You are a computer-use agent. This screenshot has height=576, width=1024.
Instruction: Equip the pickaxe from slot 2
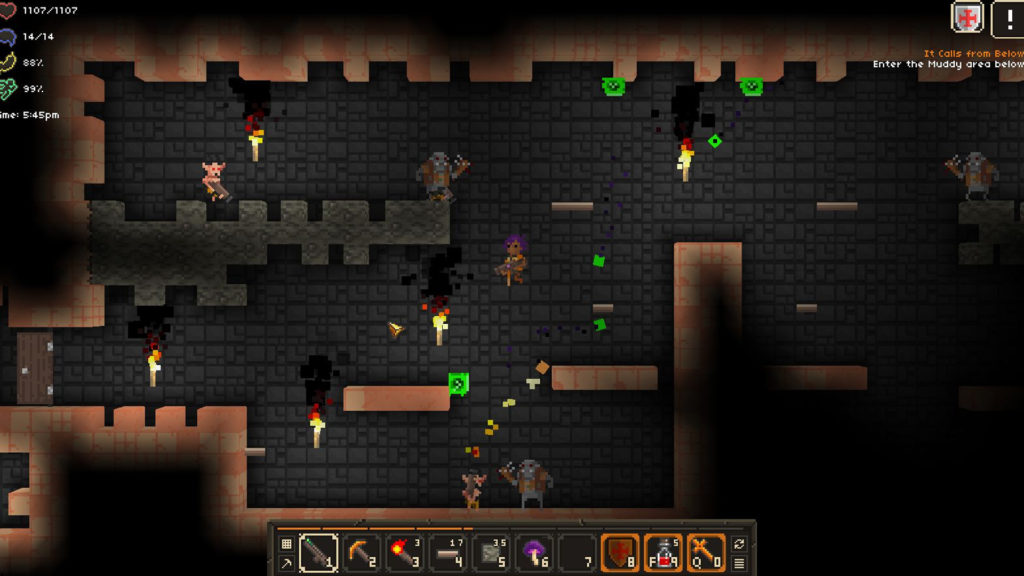[x=361, y=552]
